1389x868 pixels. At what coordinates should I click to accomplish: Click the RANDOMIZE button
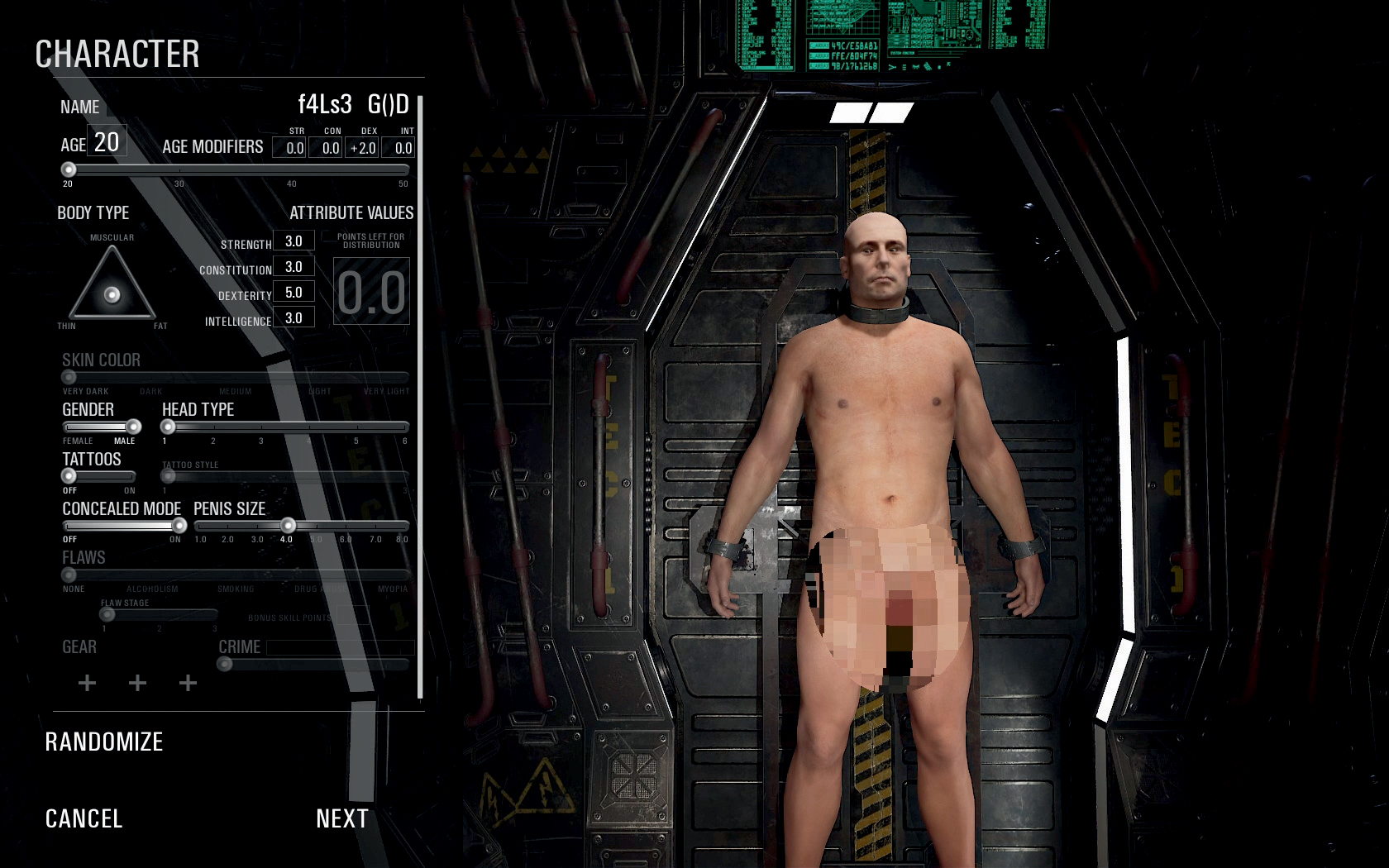104,742
